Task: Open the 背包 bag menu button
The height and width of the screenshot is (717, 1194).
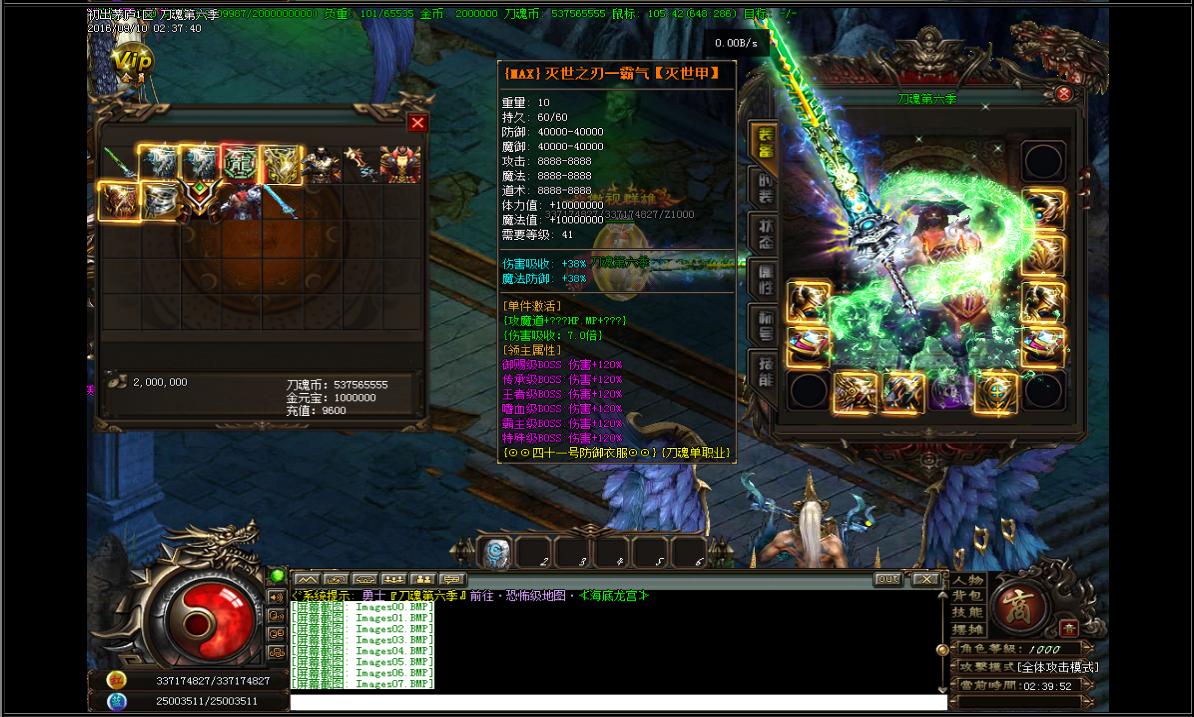Action: pyautogui.click(x=967, y=597)
